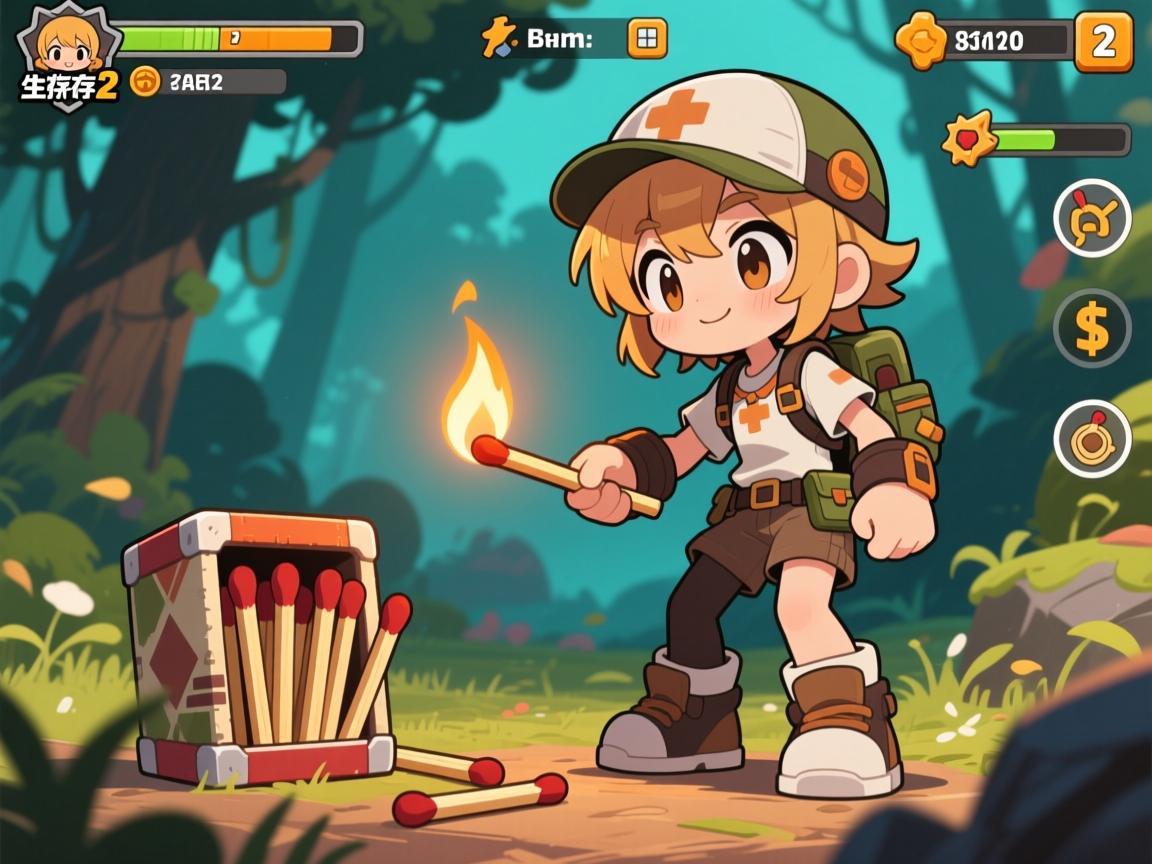Activate the round knot-symbol button
Image resolution: width=1152 pixels, height=864 pixels.
1092,218
